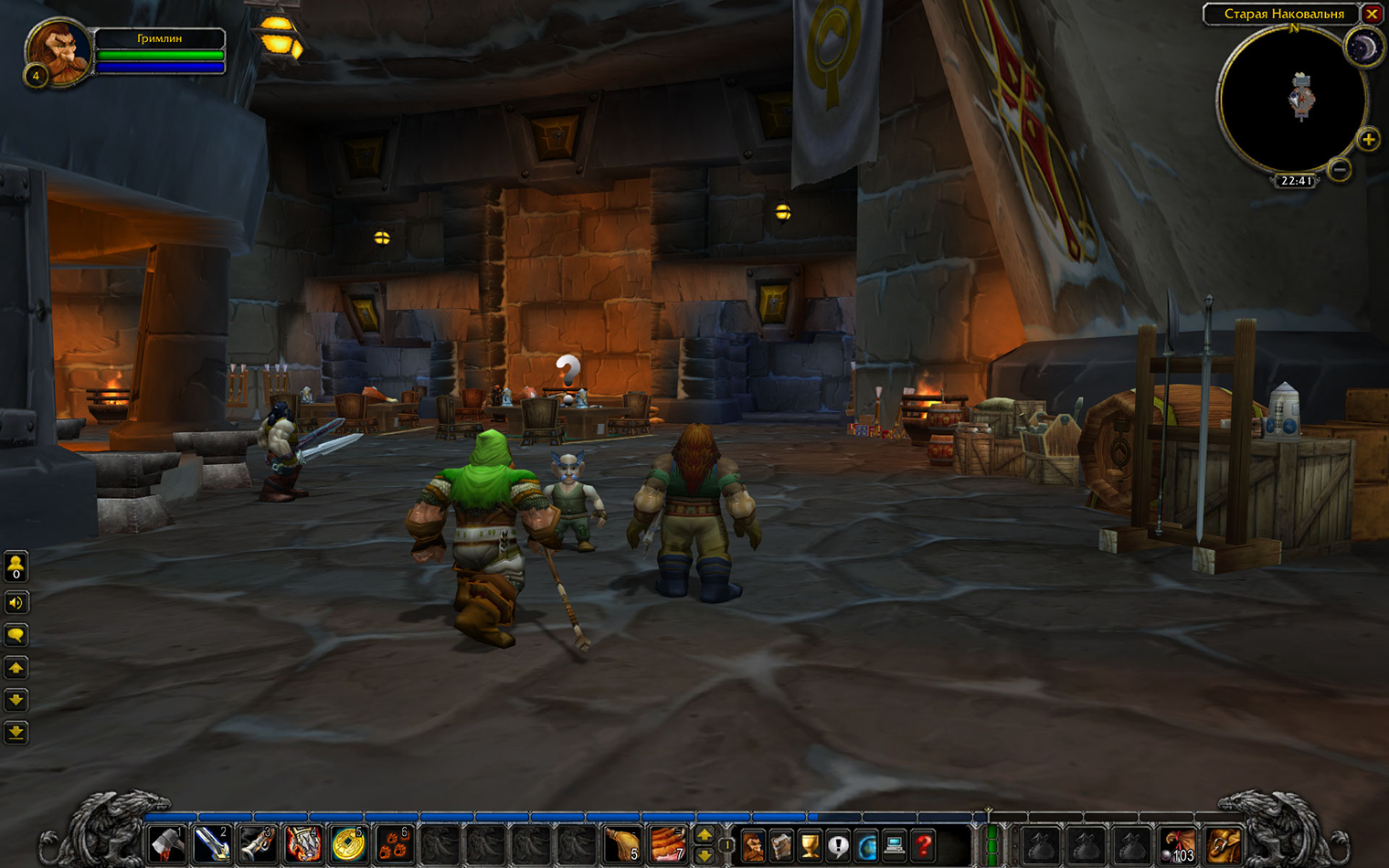Open the red question mark help button
Image resolution: width=1389 pixels, height=868 pixels.
tap(924, 846)
